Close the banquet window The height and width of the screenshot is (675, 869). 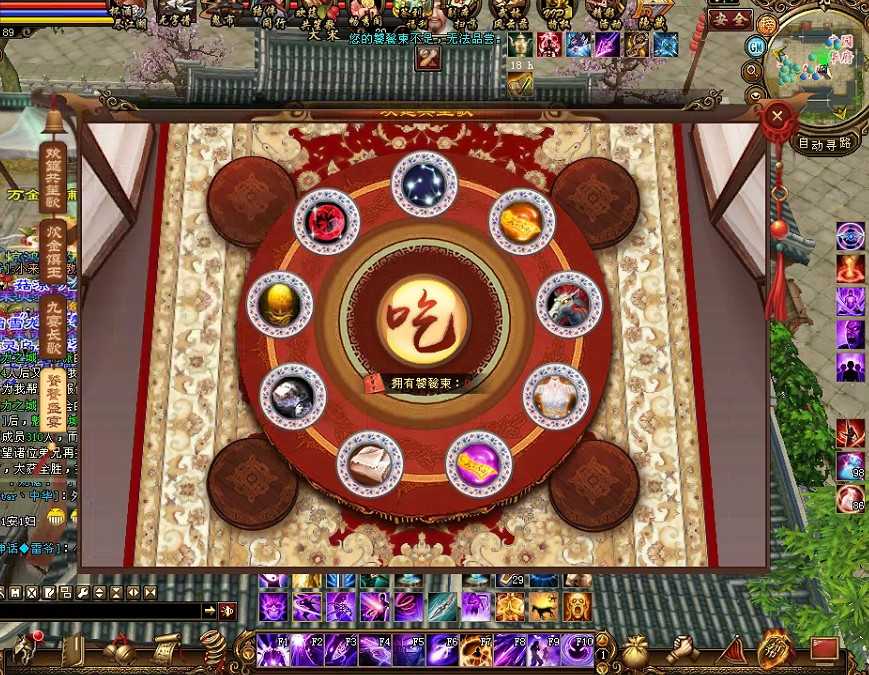click(x=777, y=117)
